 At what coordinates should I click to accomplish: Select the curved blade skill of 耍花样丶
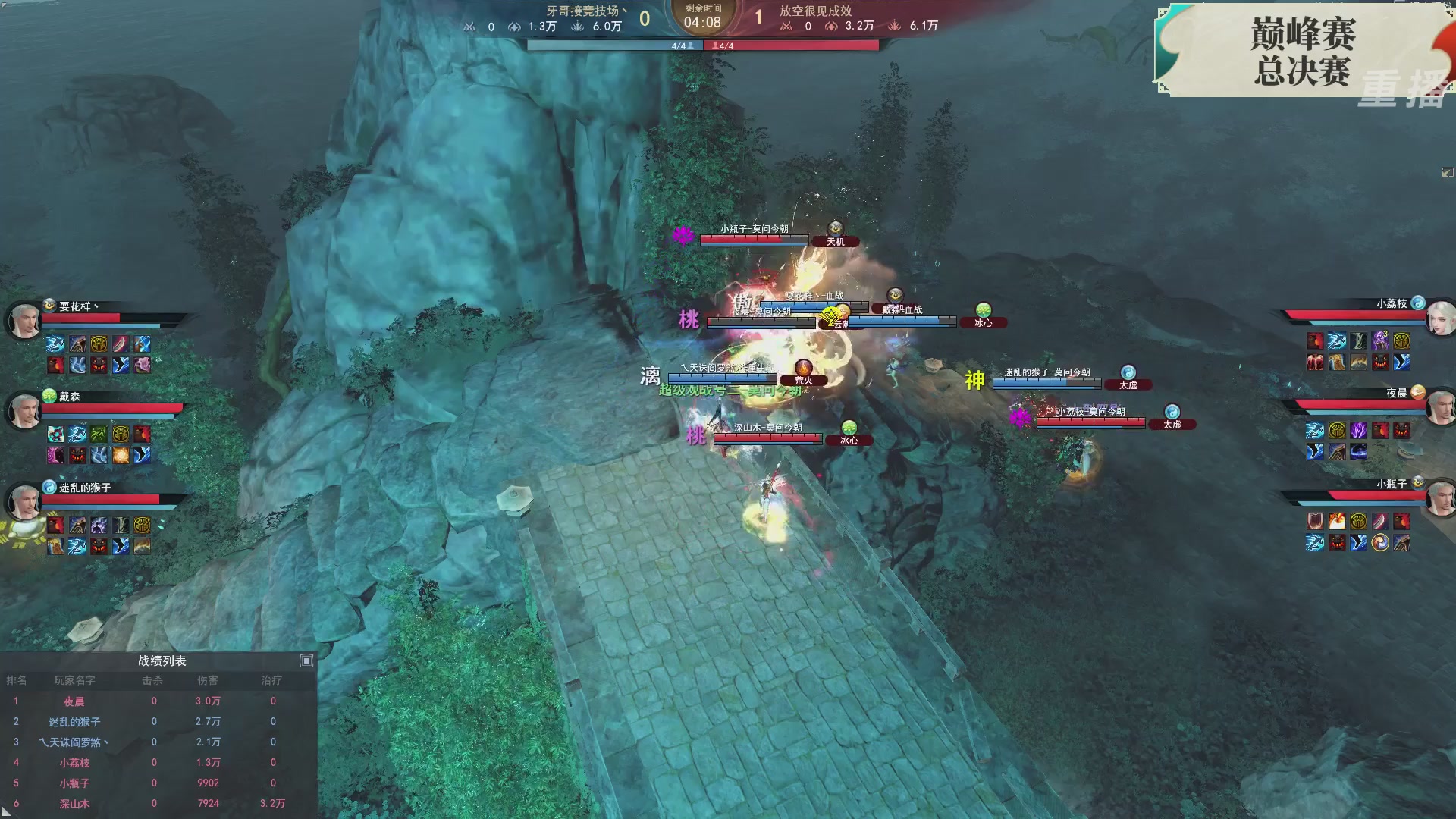tap(120, 344)
